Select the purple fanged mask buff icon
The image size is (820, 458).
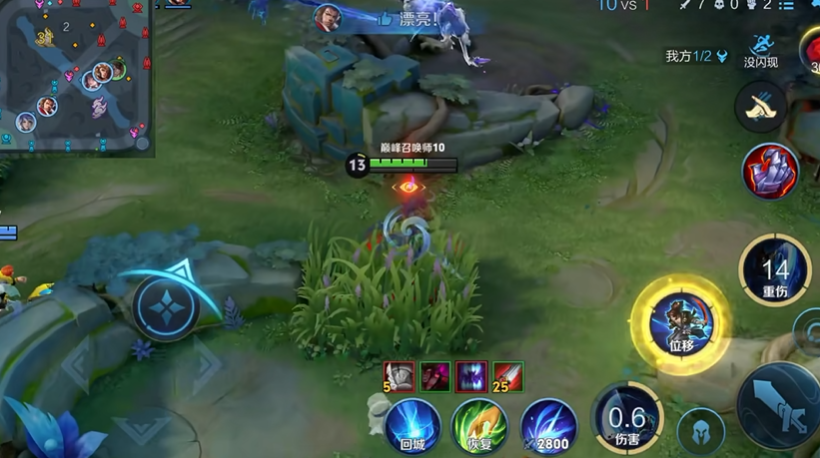471,376
